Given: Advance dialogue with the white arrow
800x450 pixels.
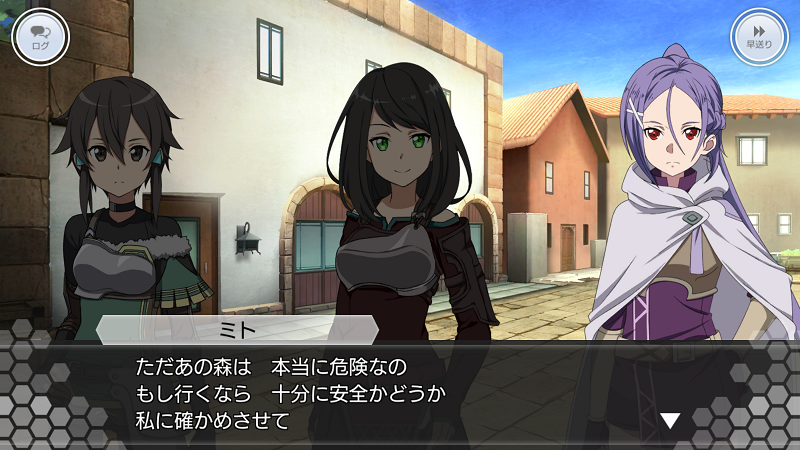Looking at the screenshot, I should (670, 421).
